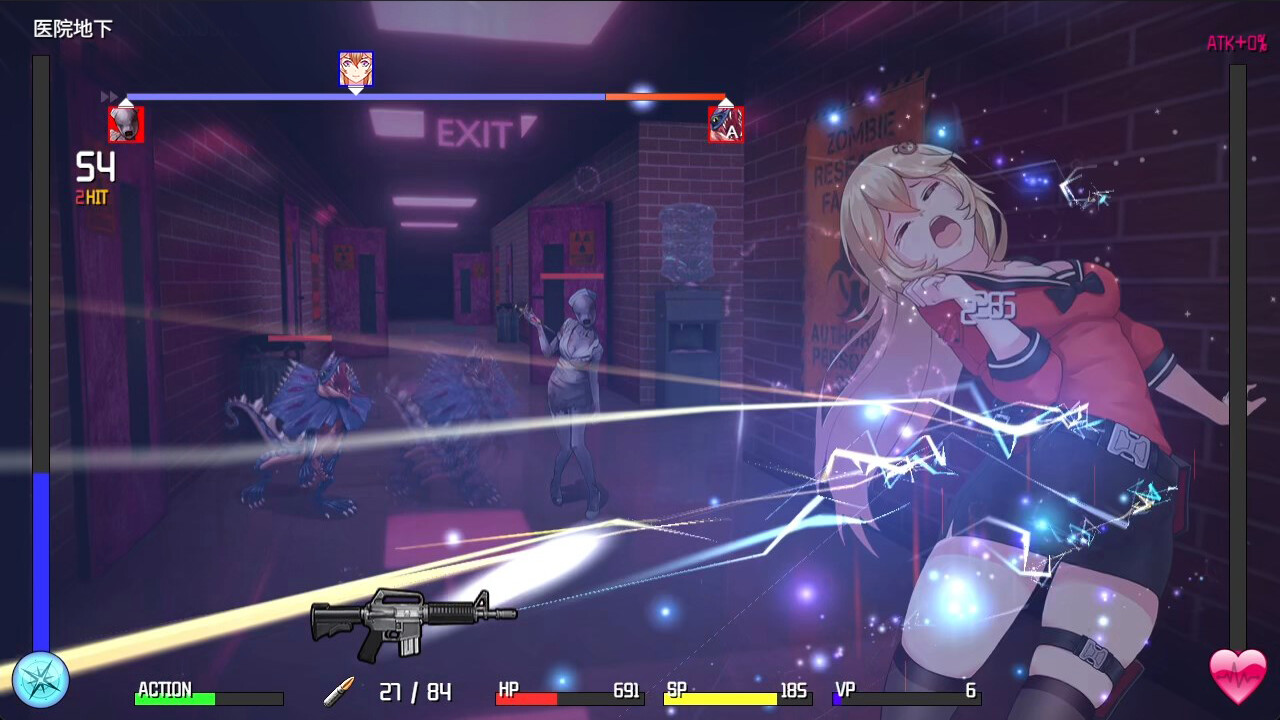Click the compass icon in the bottom-left corner

[40, 678]
